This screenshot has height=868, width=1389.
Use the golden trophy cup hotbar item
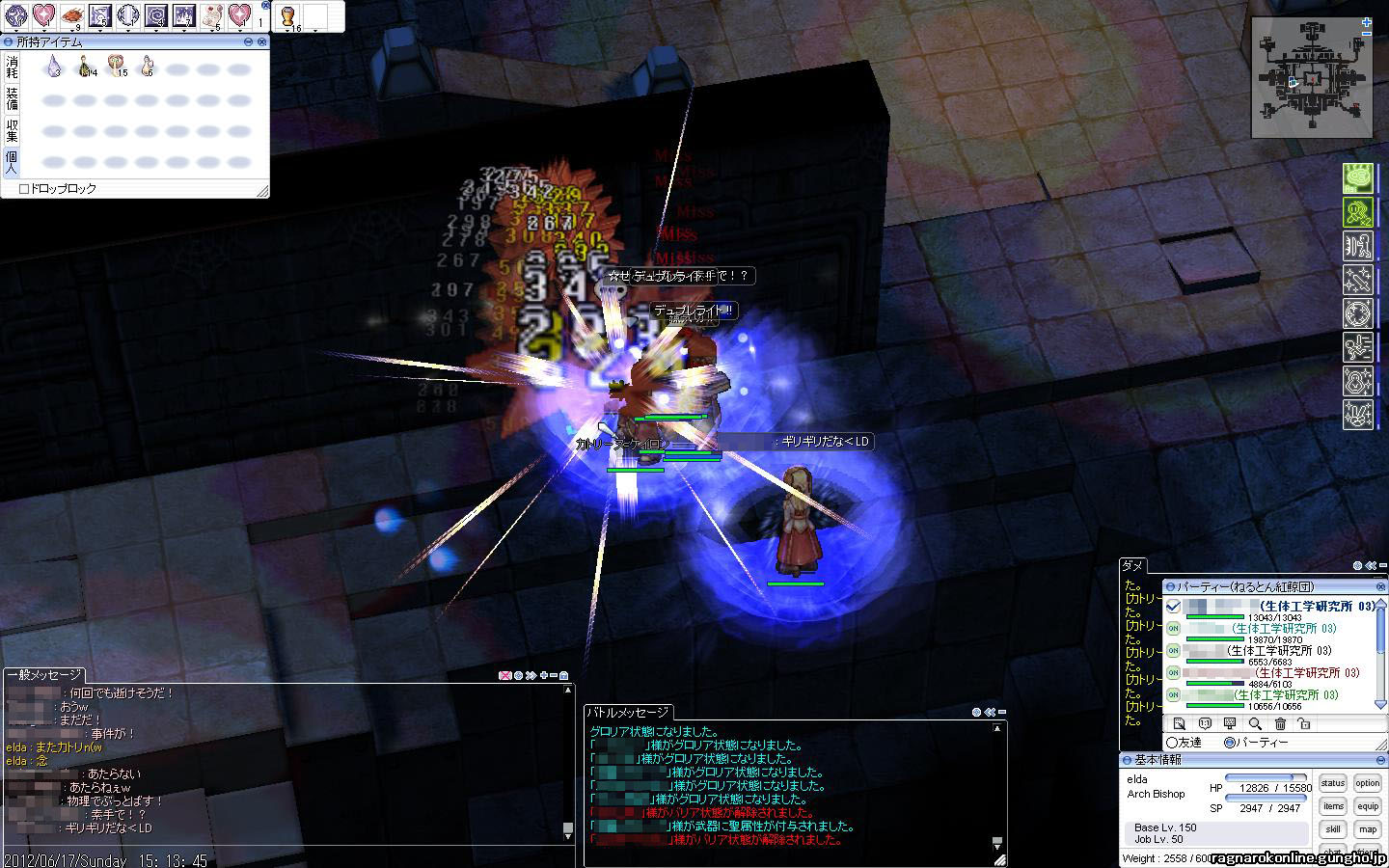[287, 15]
